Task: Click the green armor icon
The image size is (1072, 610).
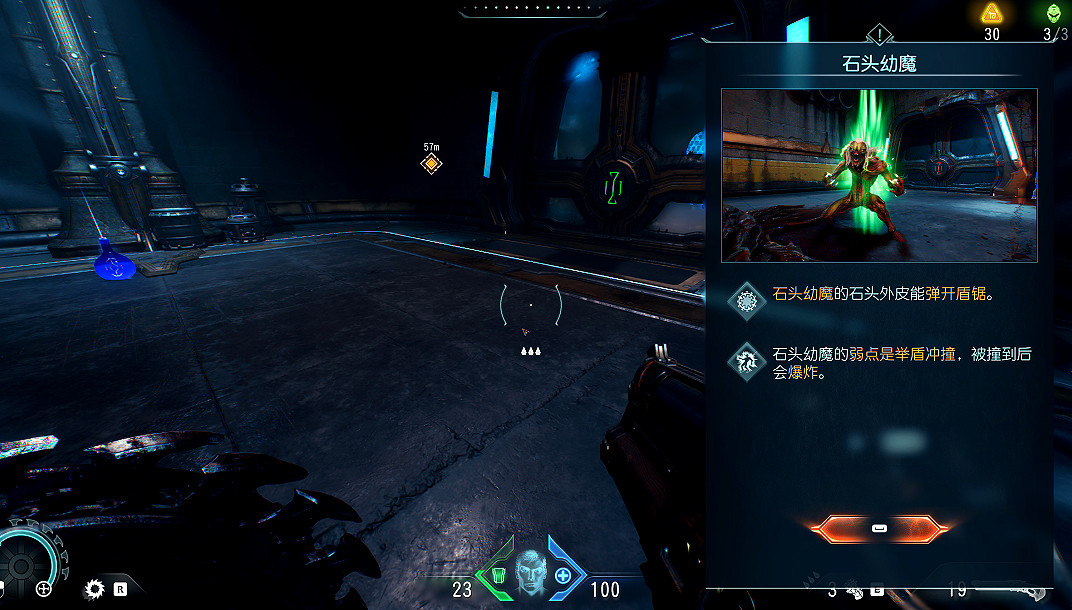Action: [498, 575]
